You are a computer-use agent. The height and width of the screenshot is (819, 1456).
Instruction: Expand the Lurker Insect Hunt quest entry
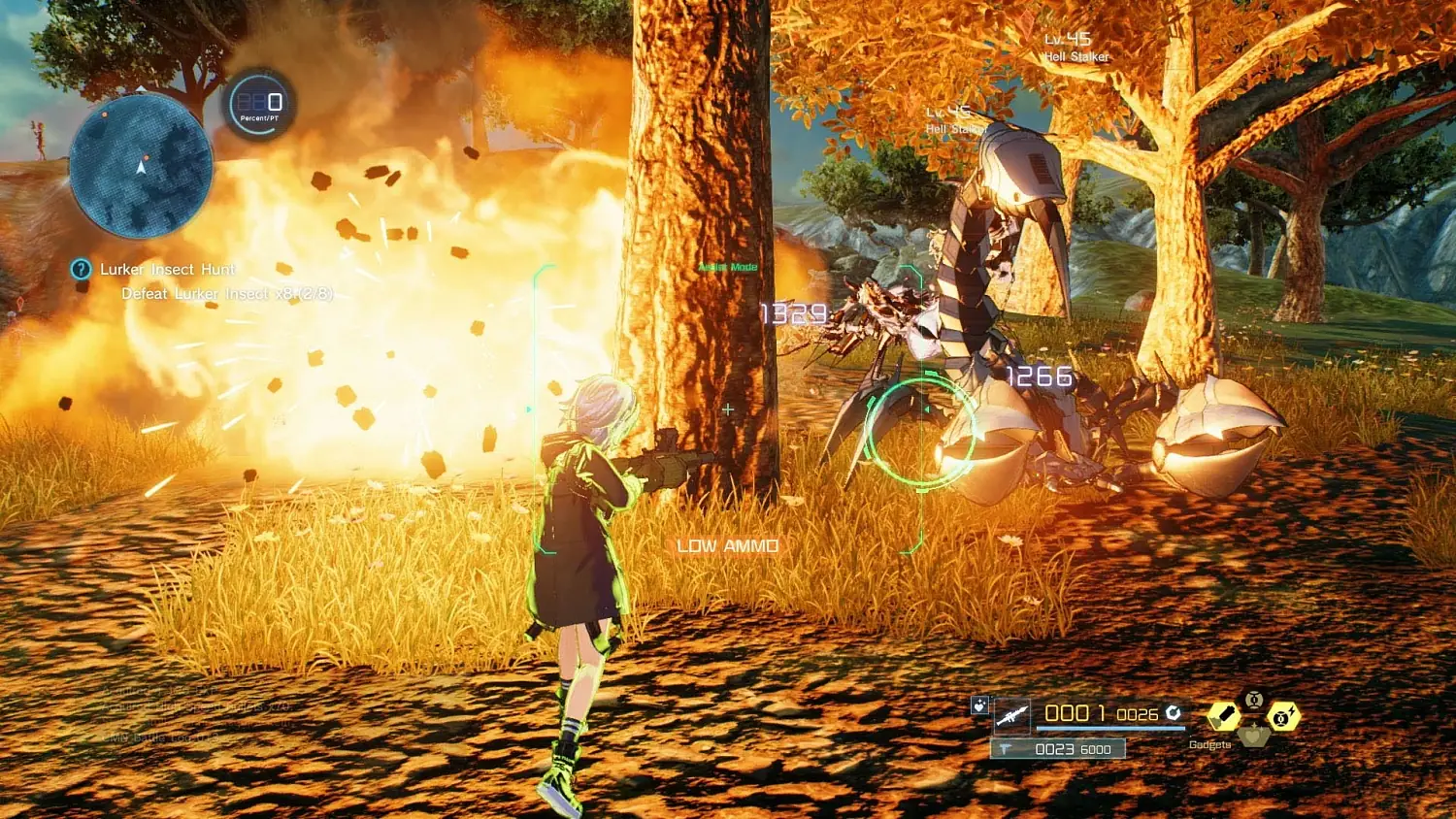click(167, 269)
